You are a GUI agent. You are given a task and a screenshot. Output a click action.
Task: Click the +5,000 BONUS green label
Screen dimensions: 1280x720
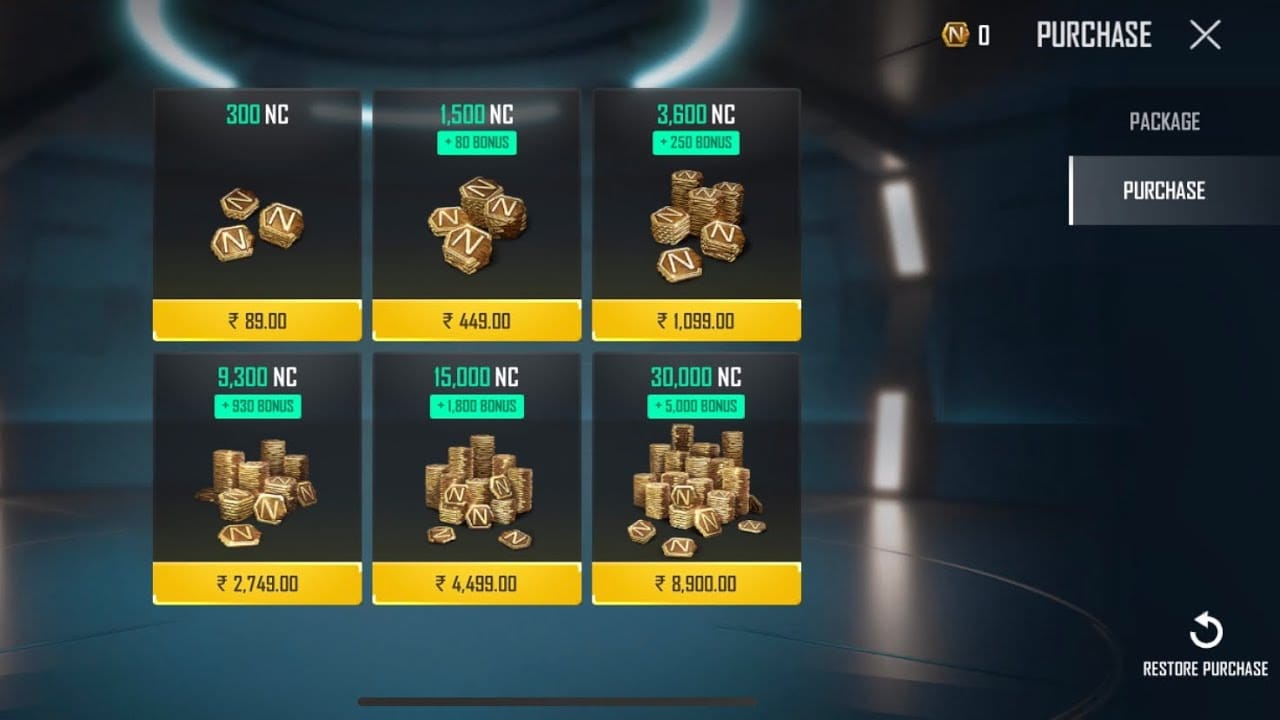(x=696, y=405)
